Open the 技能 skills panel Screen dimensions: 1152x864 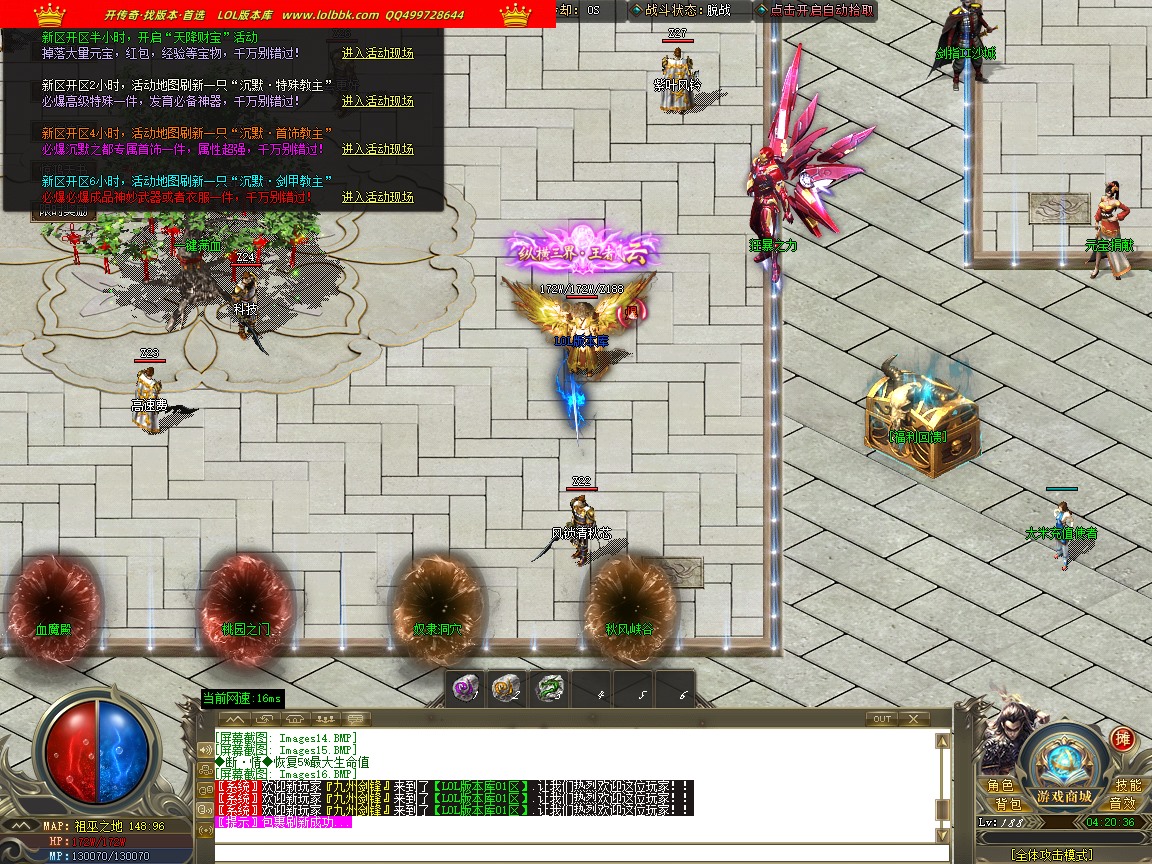point(1127,786)
